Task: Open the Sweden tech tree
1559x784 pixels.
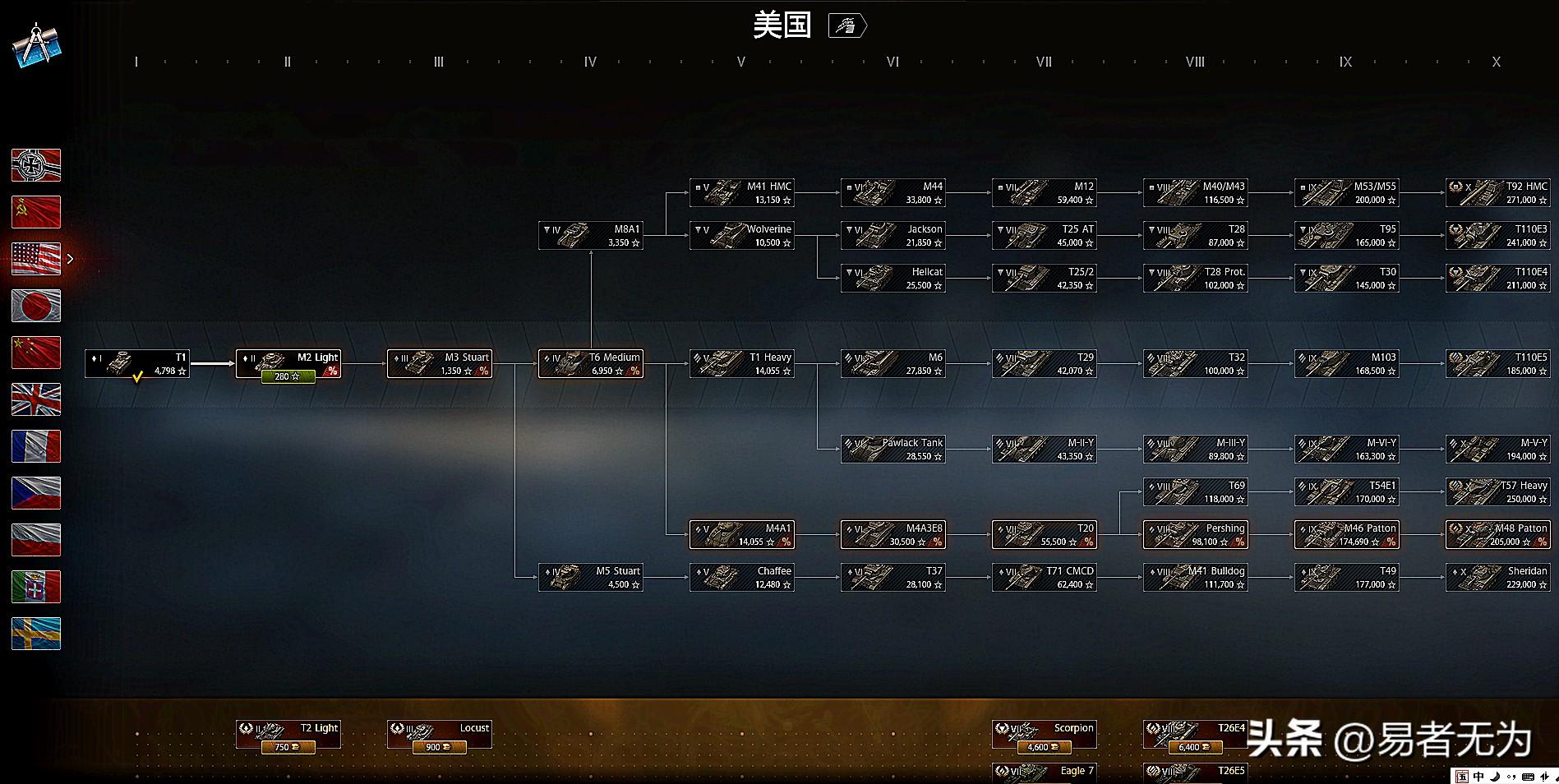Action: click(35, 634)
